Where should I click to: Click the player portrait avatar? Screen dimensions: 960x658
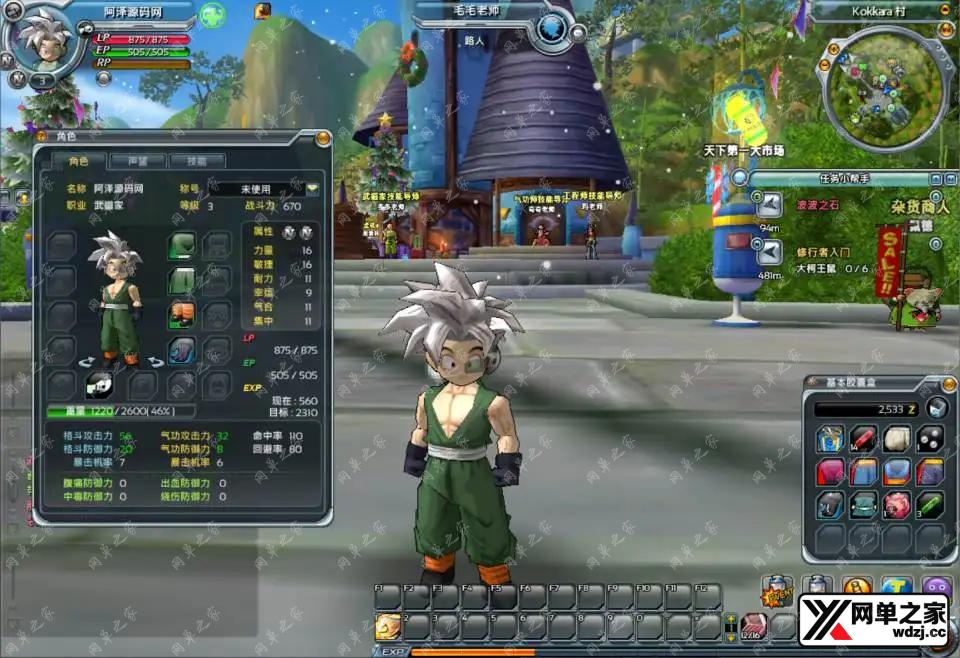click(42, 42)
